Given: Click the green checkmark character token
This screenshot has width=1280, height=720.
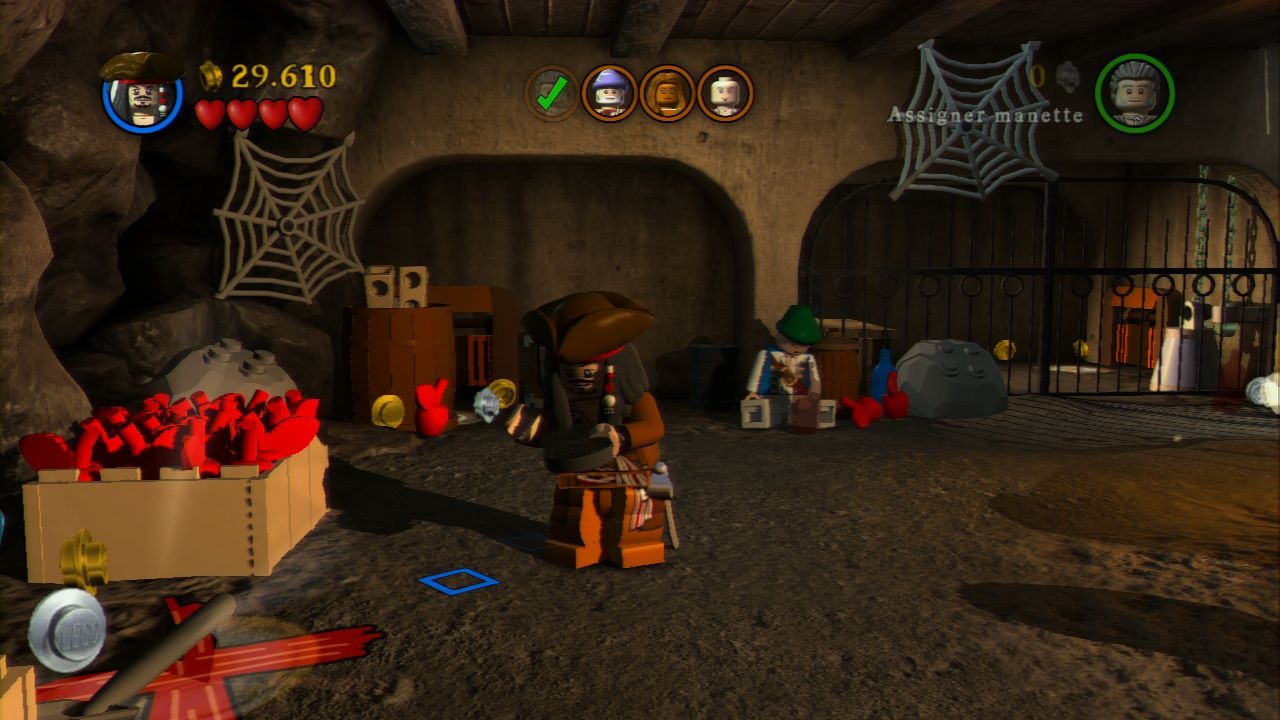Looking at the screenshot, I should point(551,94).
